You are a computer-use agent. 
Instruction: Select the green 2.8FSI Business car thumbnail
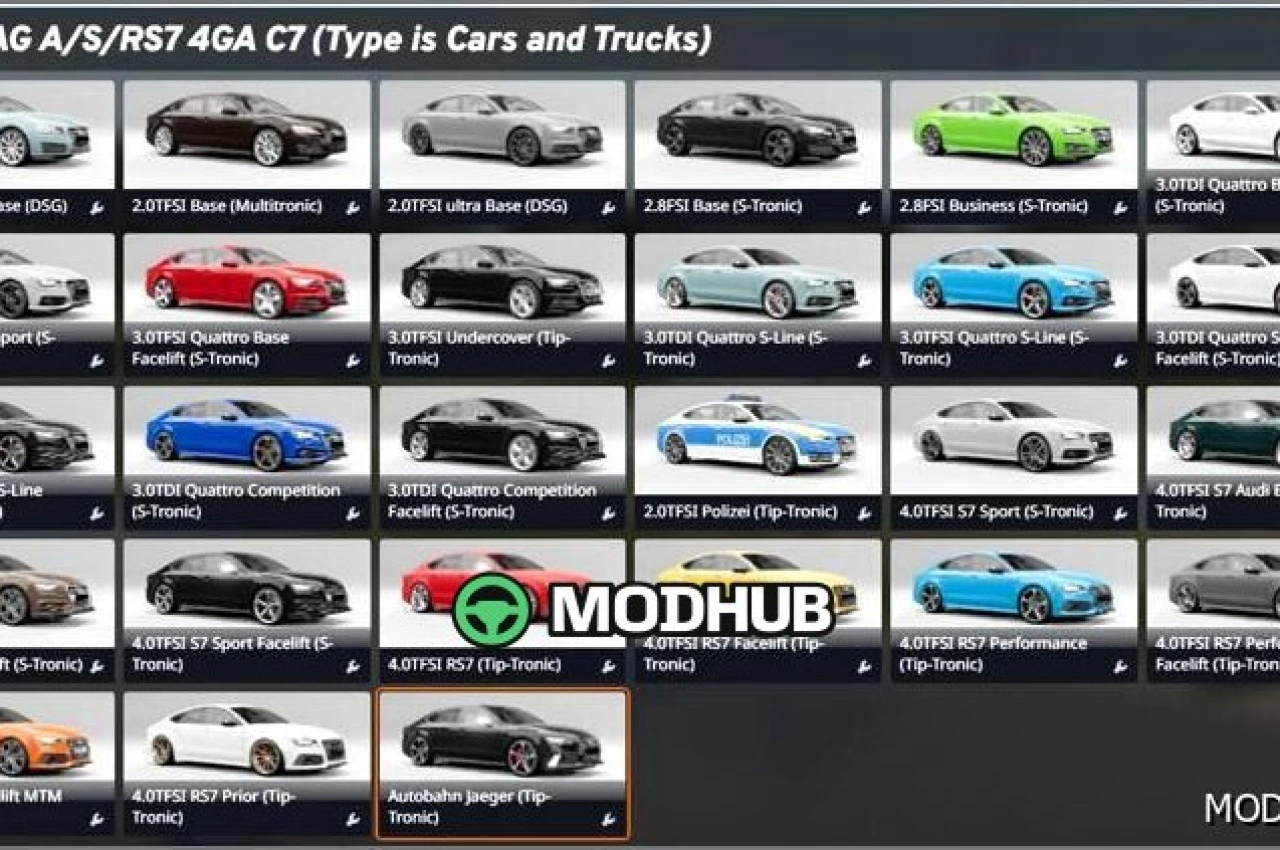click(x=1012, y=133)
